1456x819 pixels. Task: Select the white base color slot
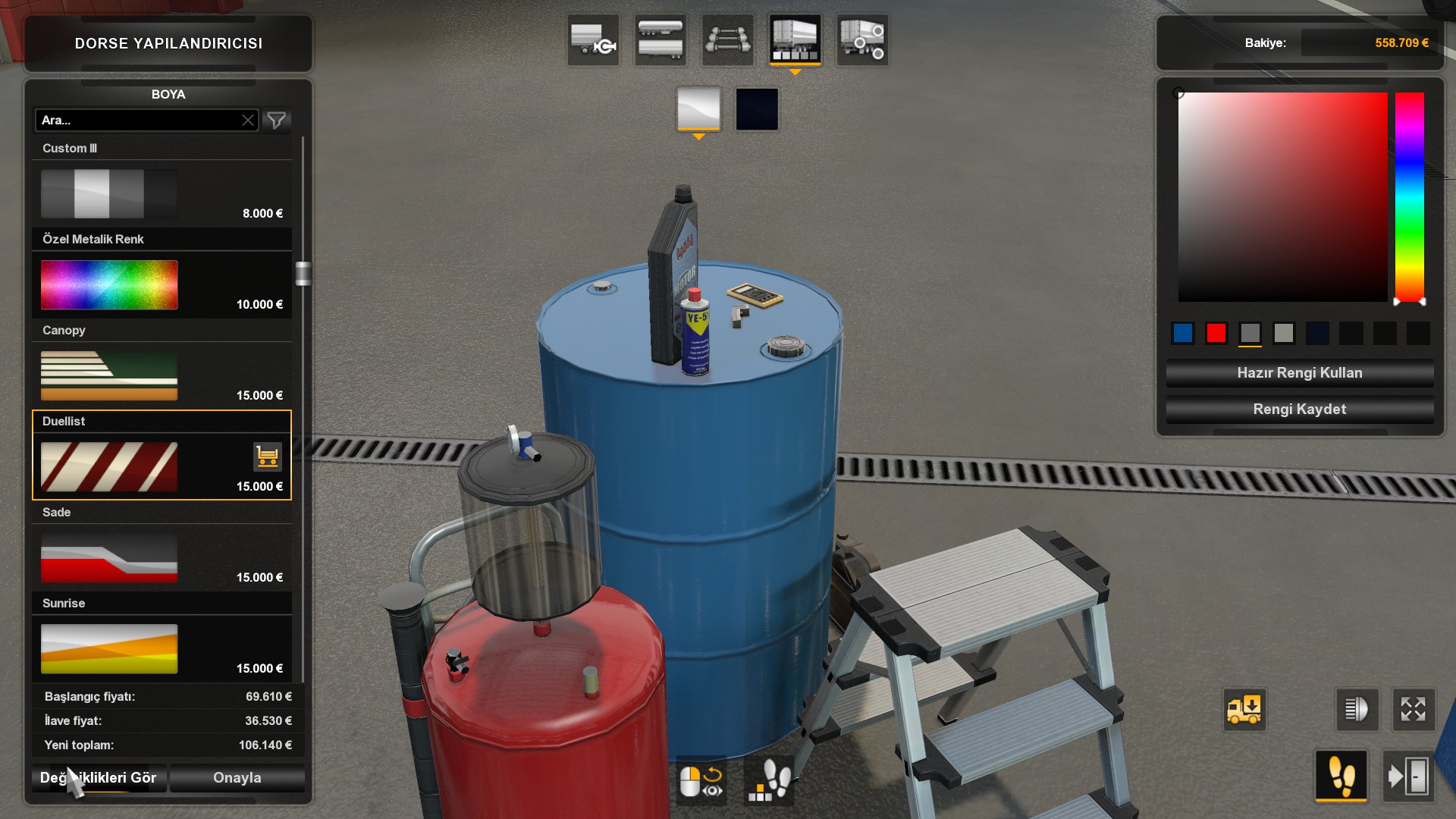click(698, 109)
